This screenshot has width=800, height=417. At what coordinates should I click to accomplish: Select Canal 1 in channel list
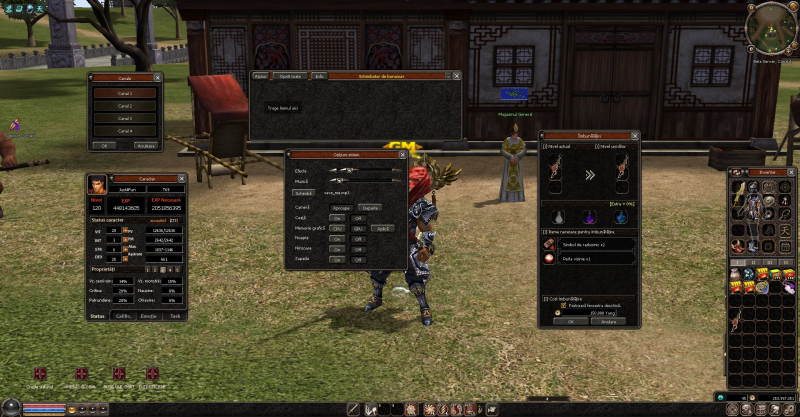[124, 93]
